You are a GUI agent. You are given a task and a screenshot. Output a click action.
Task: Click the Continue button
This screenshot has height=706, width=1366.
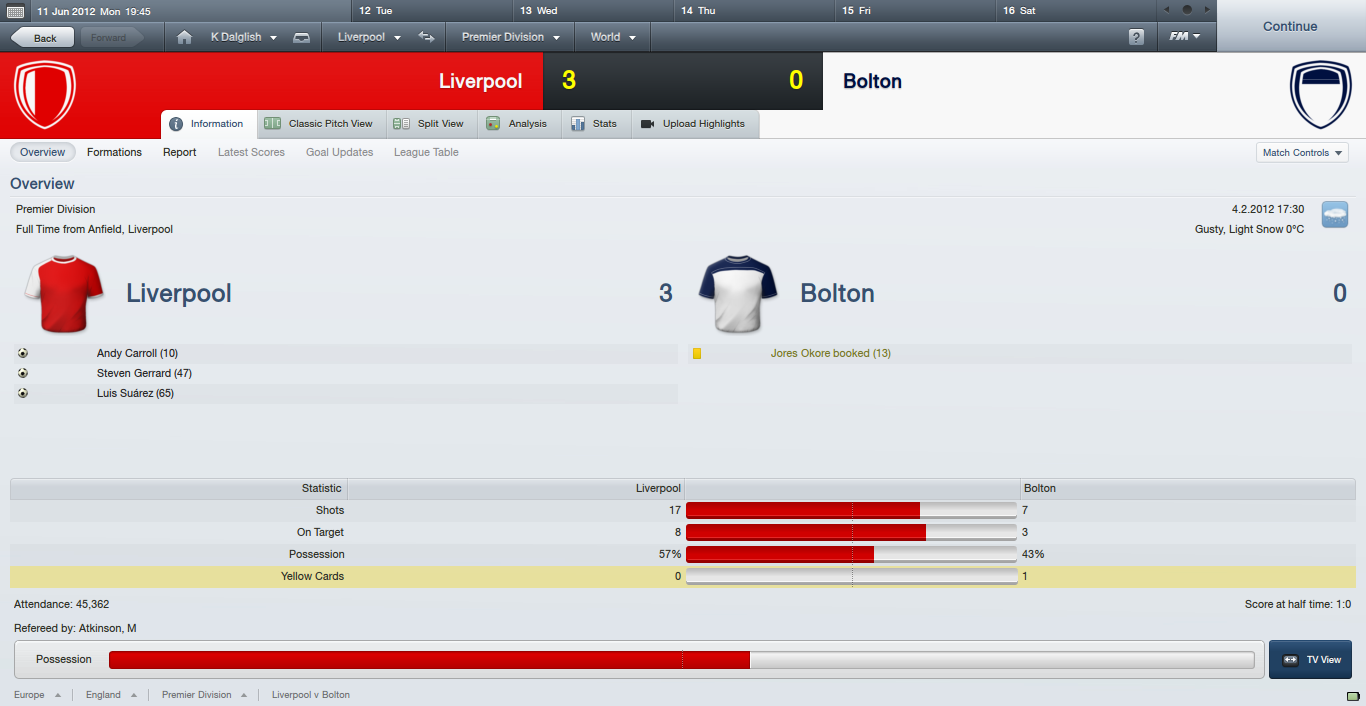click(1290, 26)
